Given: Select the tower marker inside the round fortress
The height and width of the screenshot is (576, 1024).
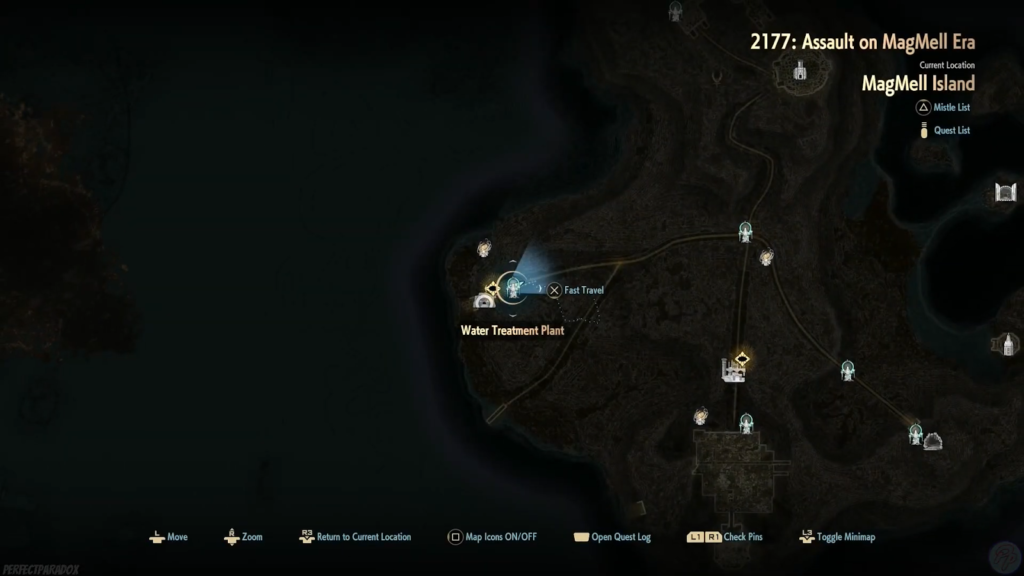Looking at the screenshot, I should pyautogui.click(x=799, y=71).
